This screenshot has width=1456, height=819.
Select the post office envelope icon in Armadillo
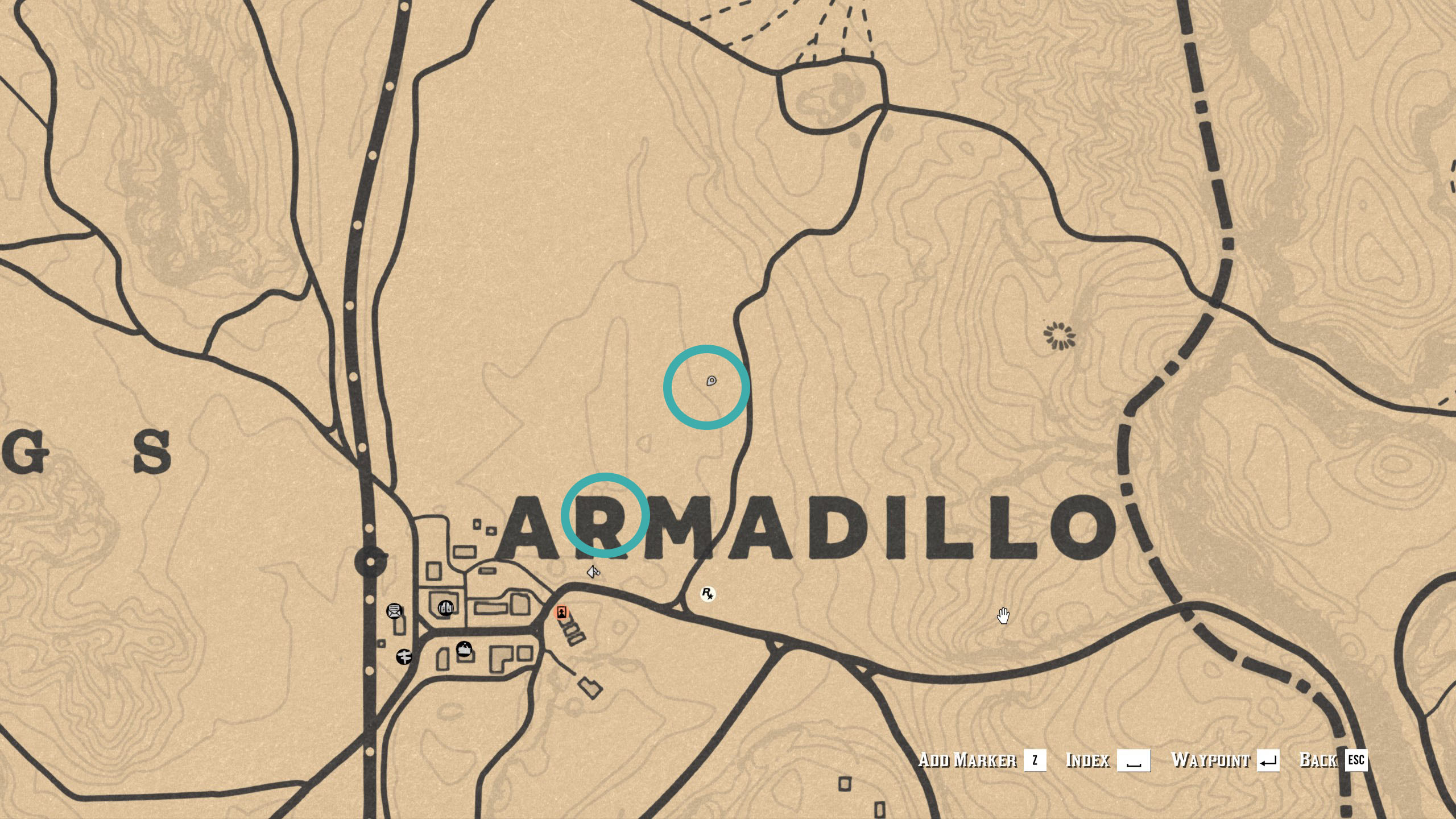coord(395,612)
